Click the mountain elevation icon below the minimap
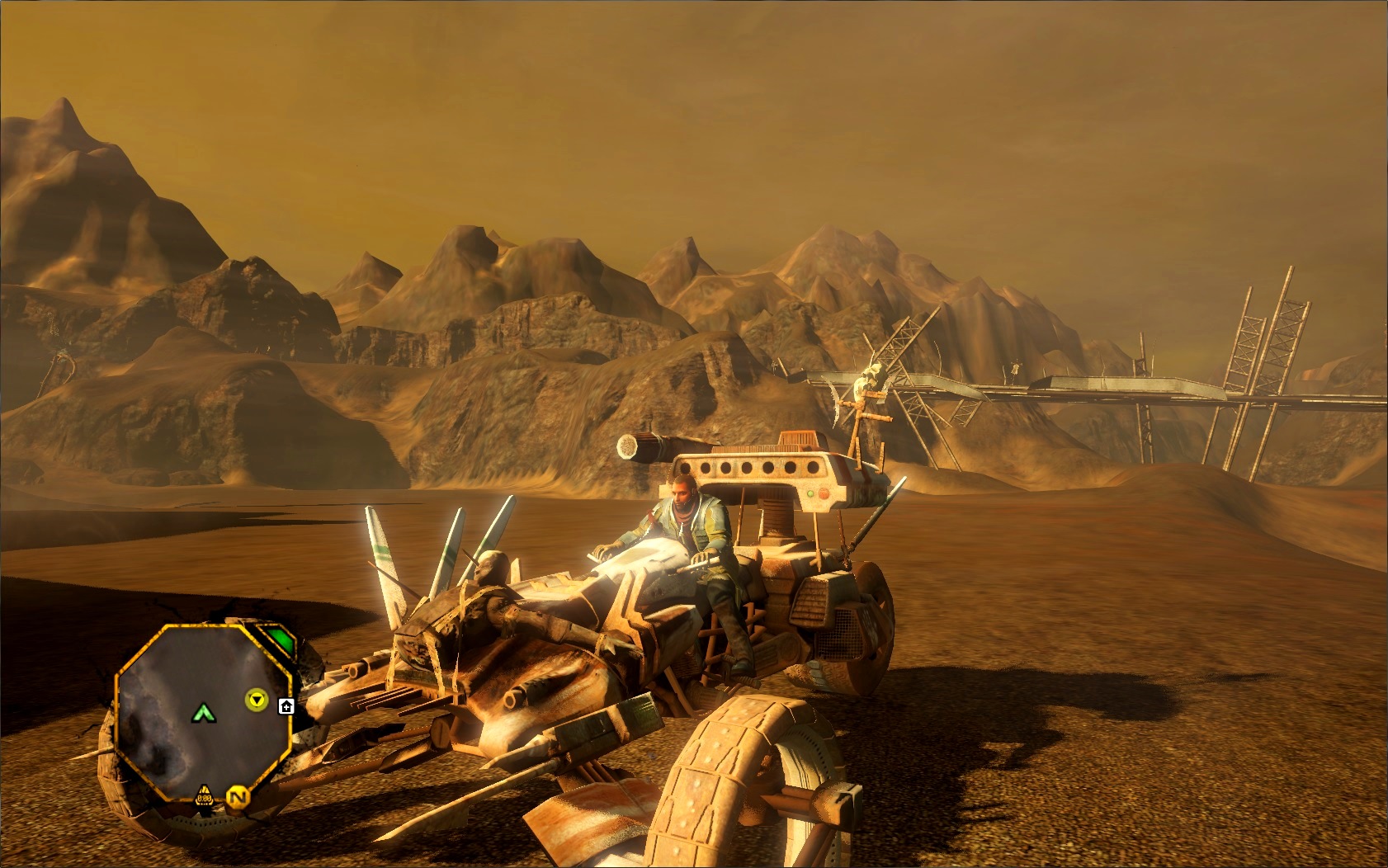 point(204,790)
